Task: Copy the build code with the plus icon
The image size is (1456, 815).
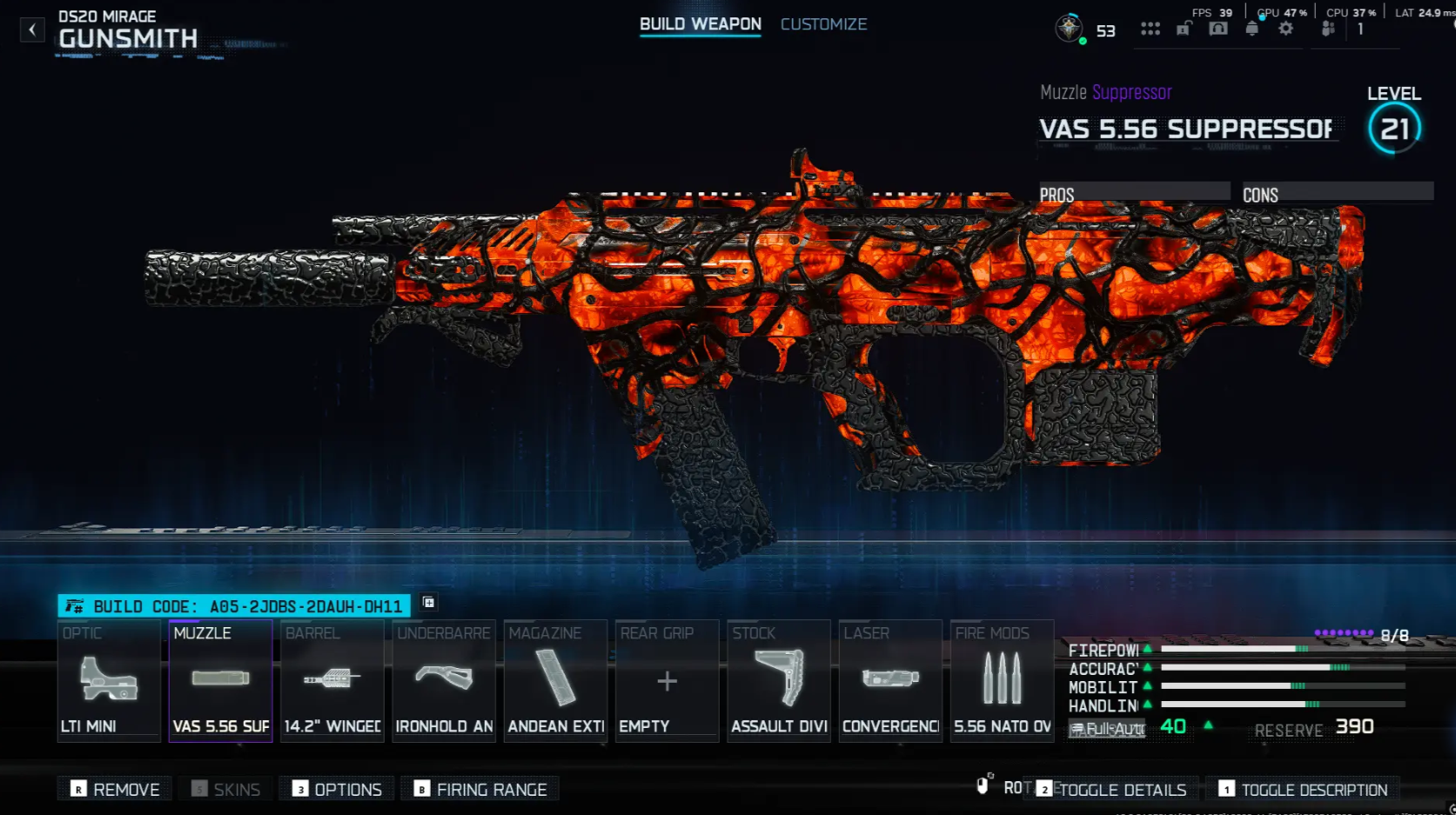Action: 427,603
